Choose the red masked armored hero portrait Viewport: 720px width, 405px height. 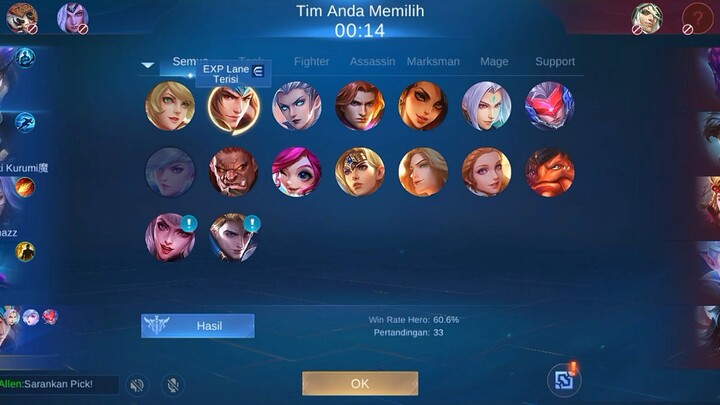[x=549, y=106]
